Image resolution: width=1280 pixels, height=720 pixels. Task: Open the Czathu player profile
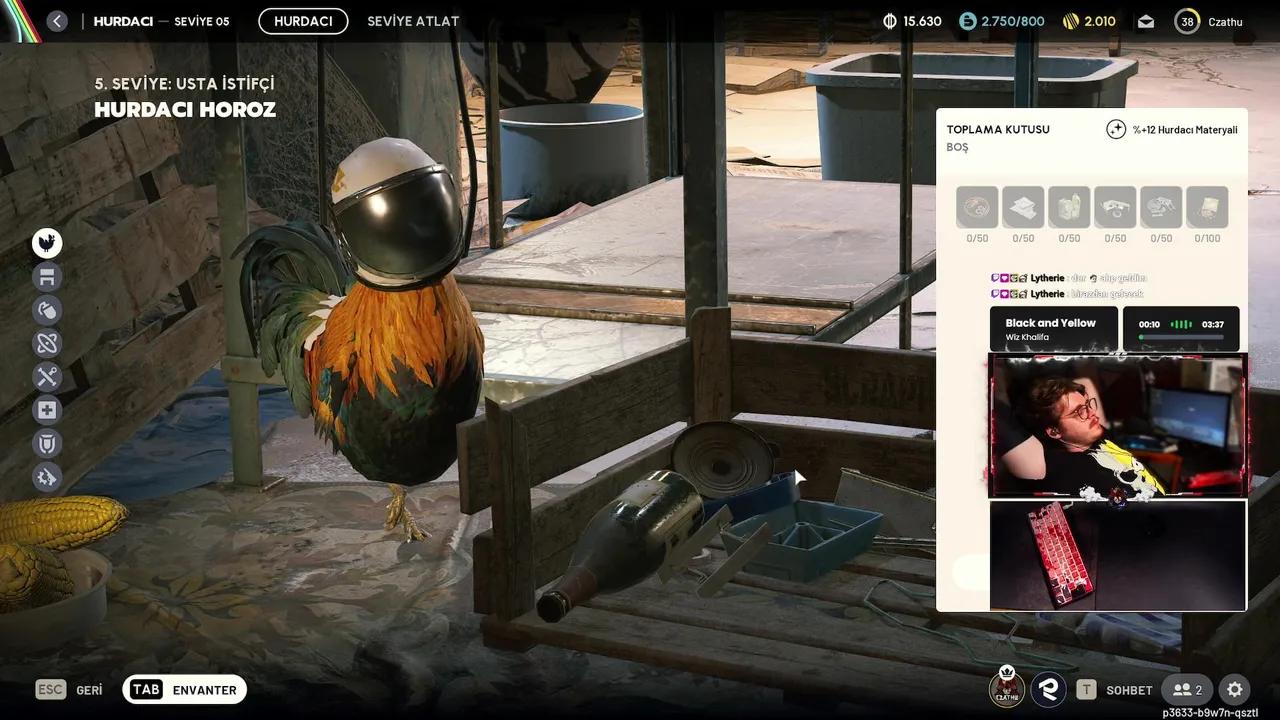[1211, 21]
